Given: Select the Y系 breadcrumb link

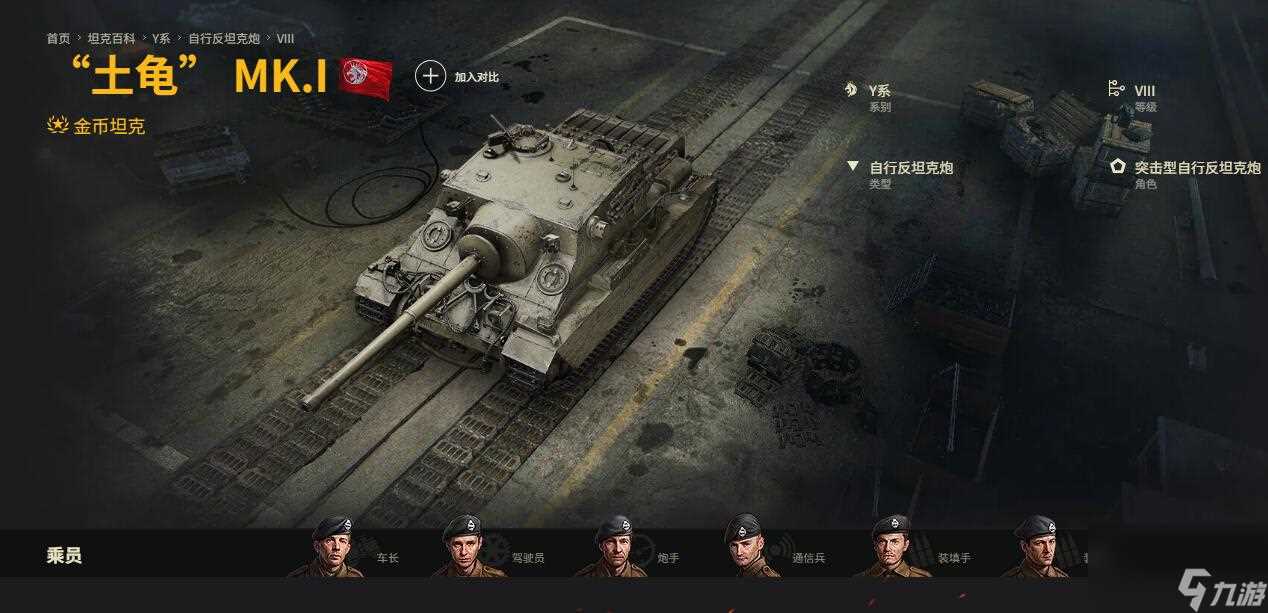Looking at the screenshot, I should pos(161,38).
